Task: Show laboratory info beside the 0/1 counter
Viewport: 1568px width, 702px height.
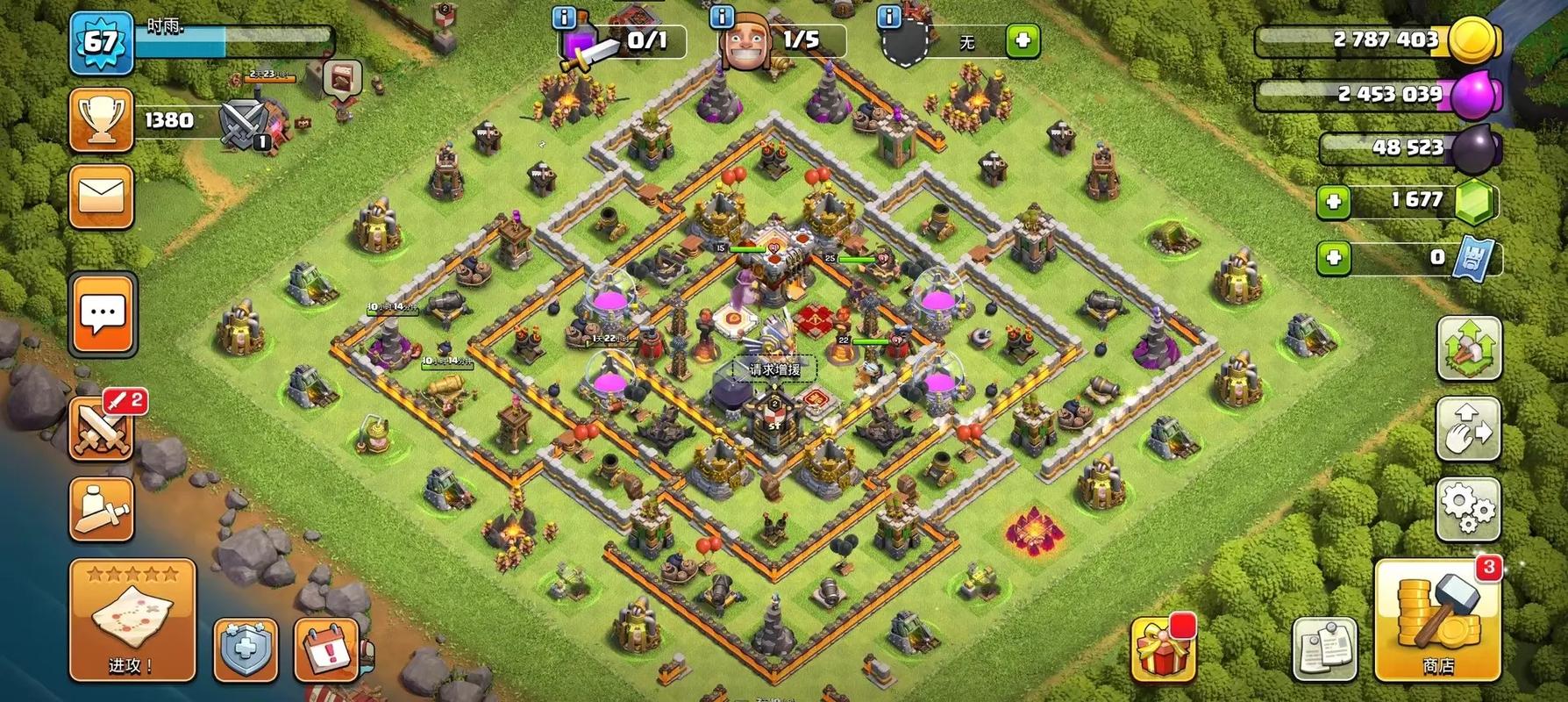Action: [x=564, y=17]
